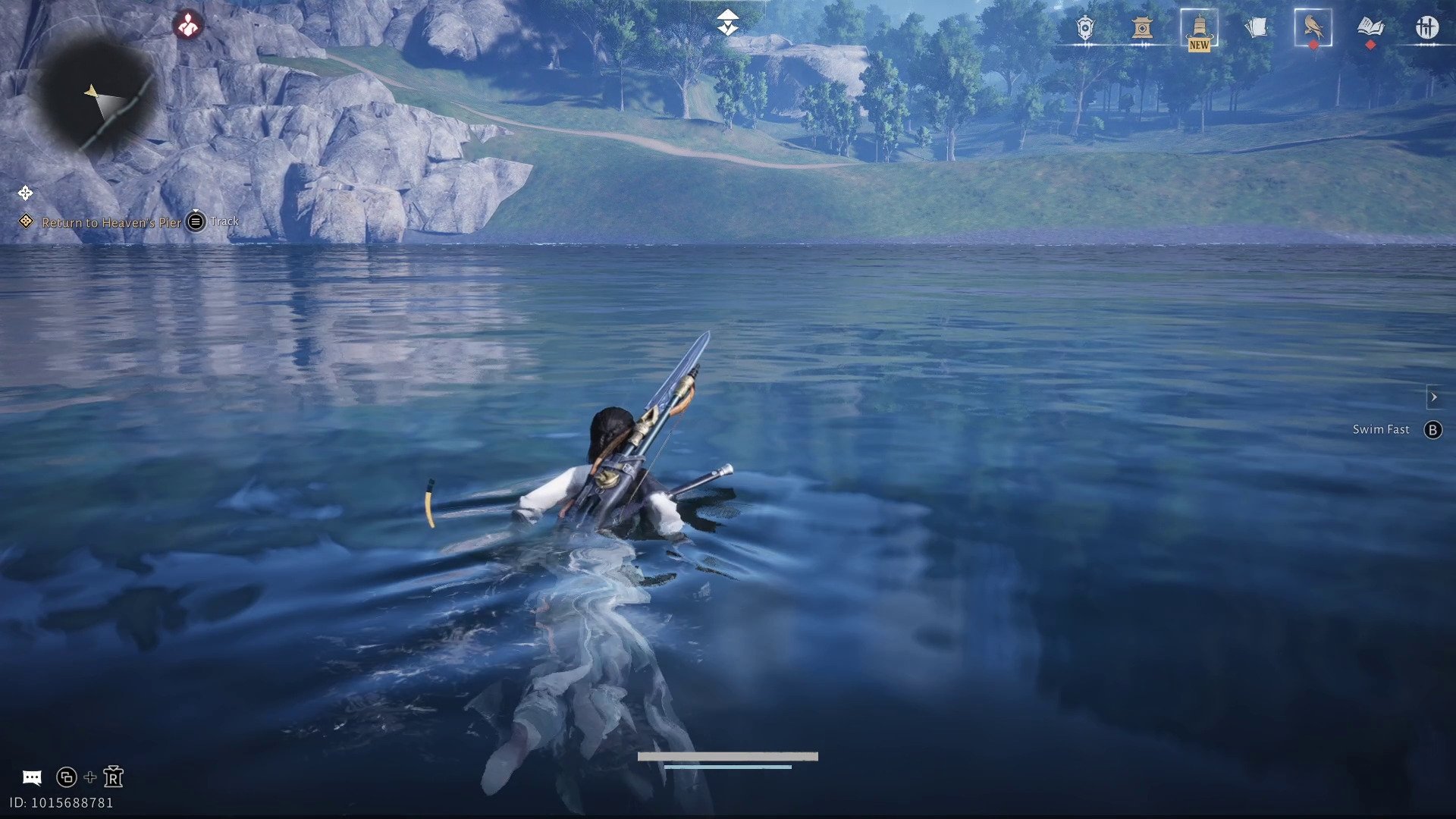The height and width of the screenshot is (819, 1456).
Task: Expand the side panel arrow above Swim Fast
Action: pyautogui.click(x=1433, y=397)
